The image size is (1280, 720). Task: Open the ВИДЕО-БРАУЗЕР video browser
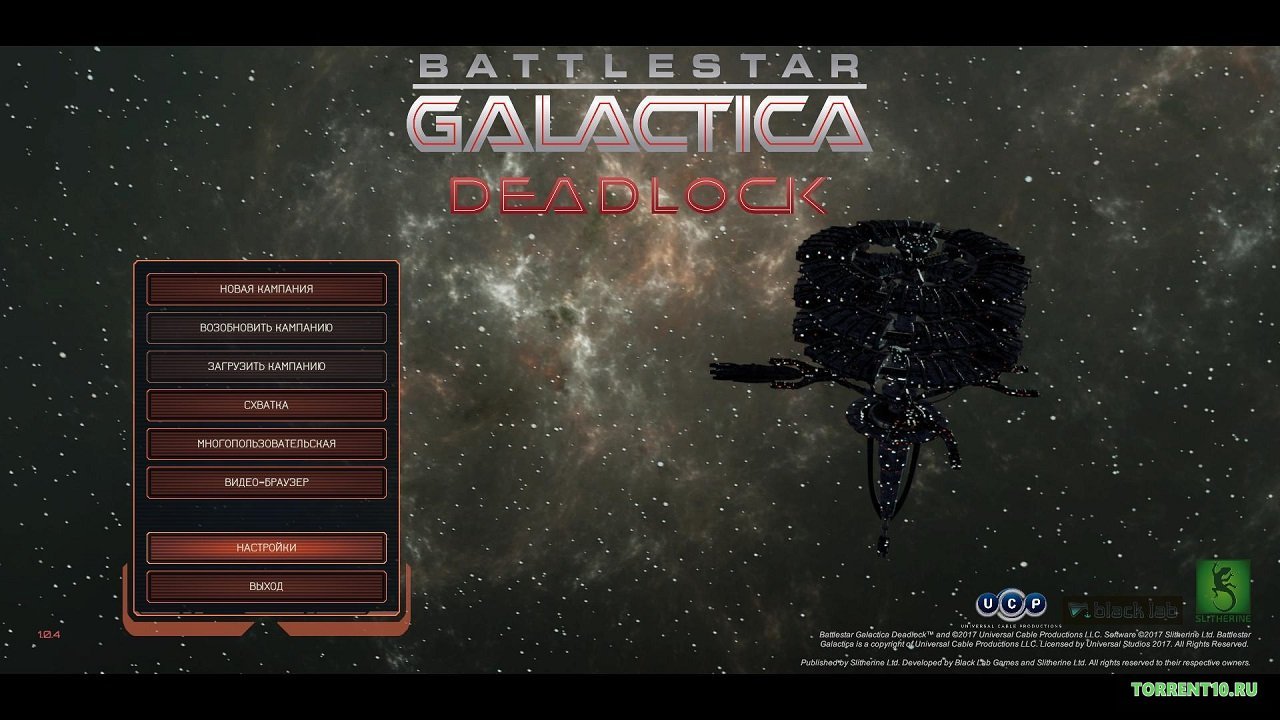[267, 482]
